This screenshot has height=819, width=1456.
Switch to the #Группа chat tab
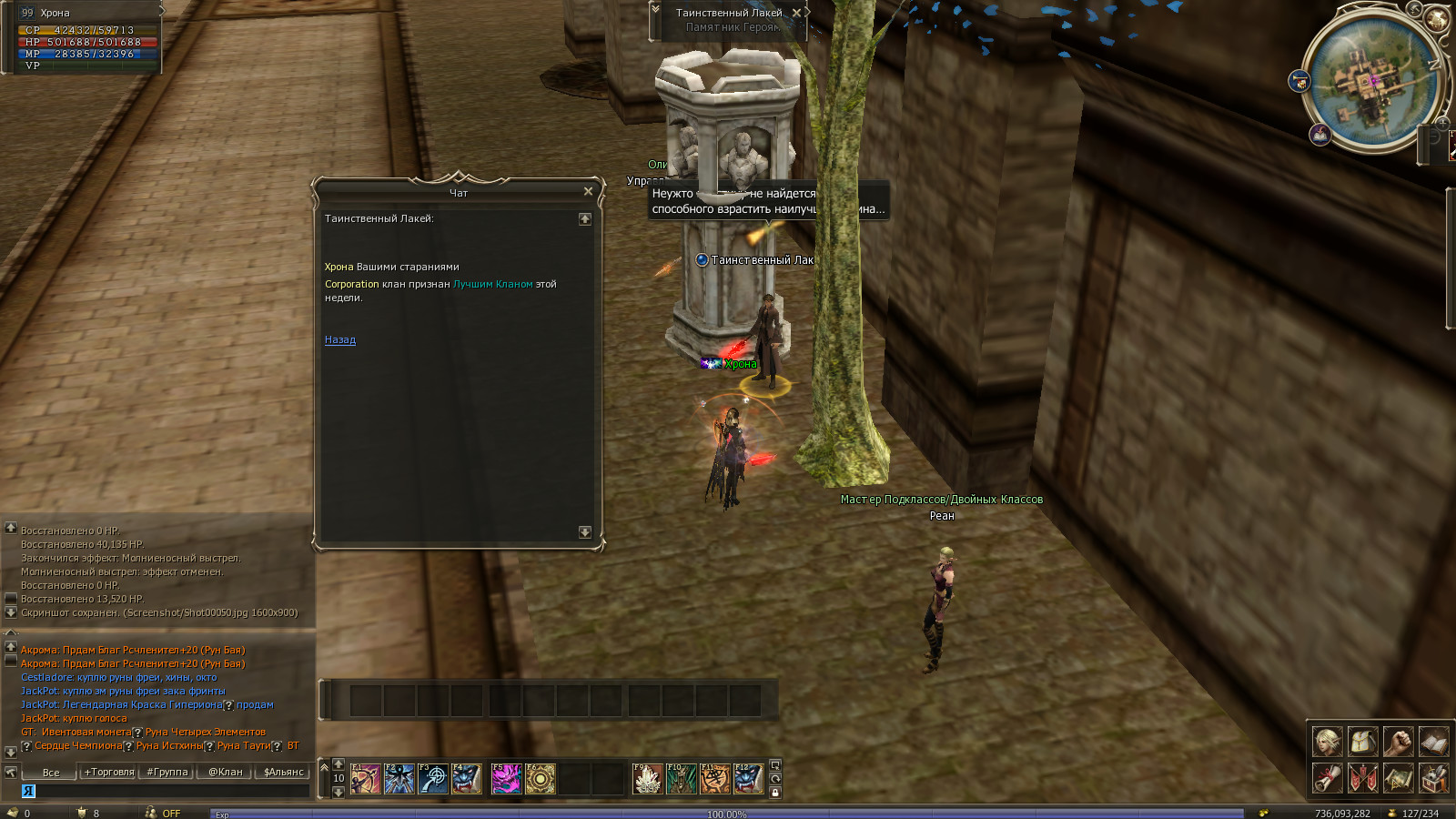coord(167,772)
